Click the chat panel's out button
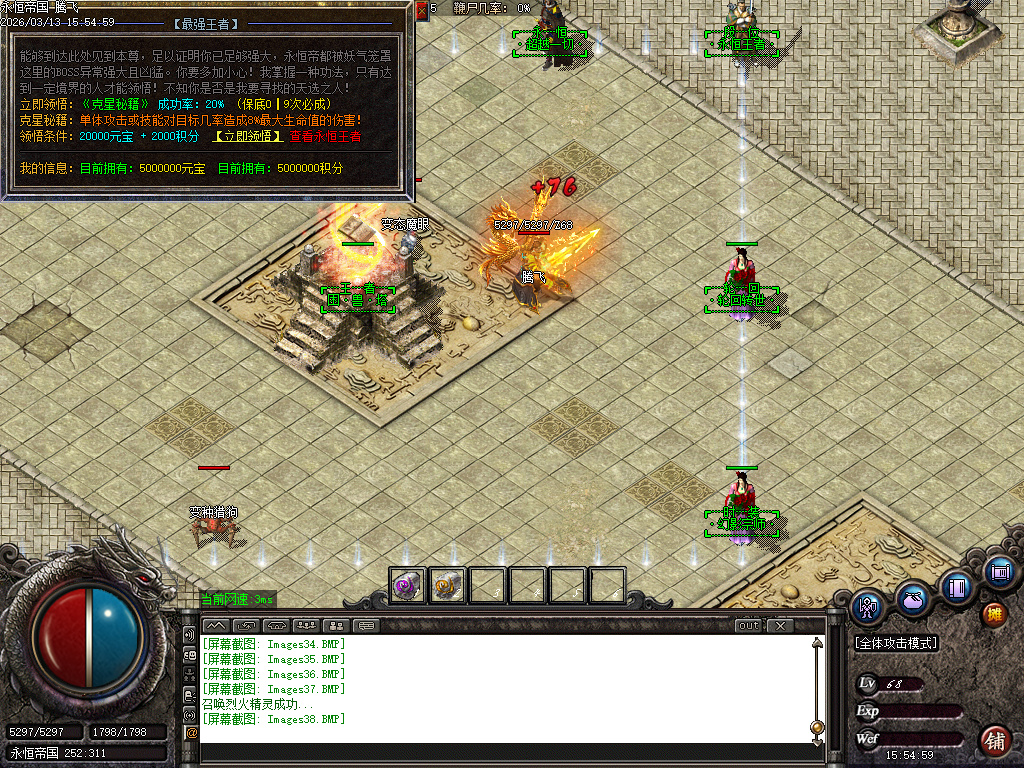Screen dimensions: 1024x768 (x=748, y=626)
